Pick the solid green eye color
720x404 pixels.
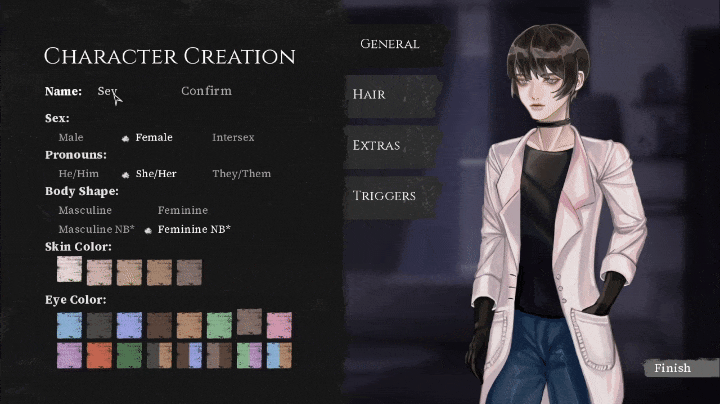coord(130,355)
